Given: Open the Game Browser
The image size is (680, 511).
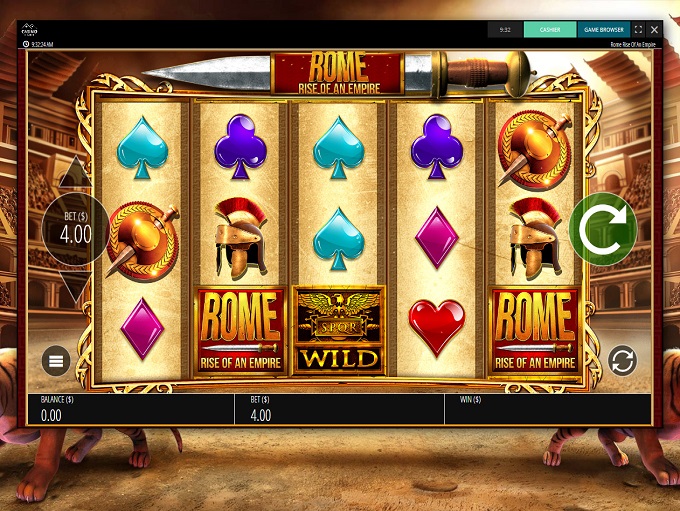Looking at the screenshot, I should pos(603,30).
